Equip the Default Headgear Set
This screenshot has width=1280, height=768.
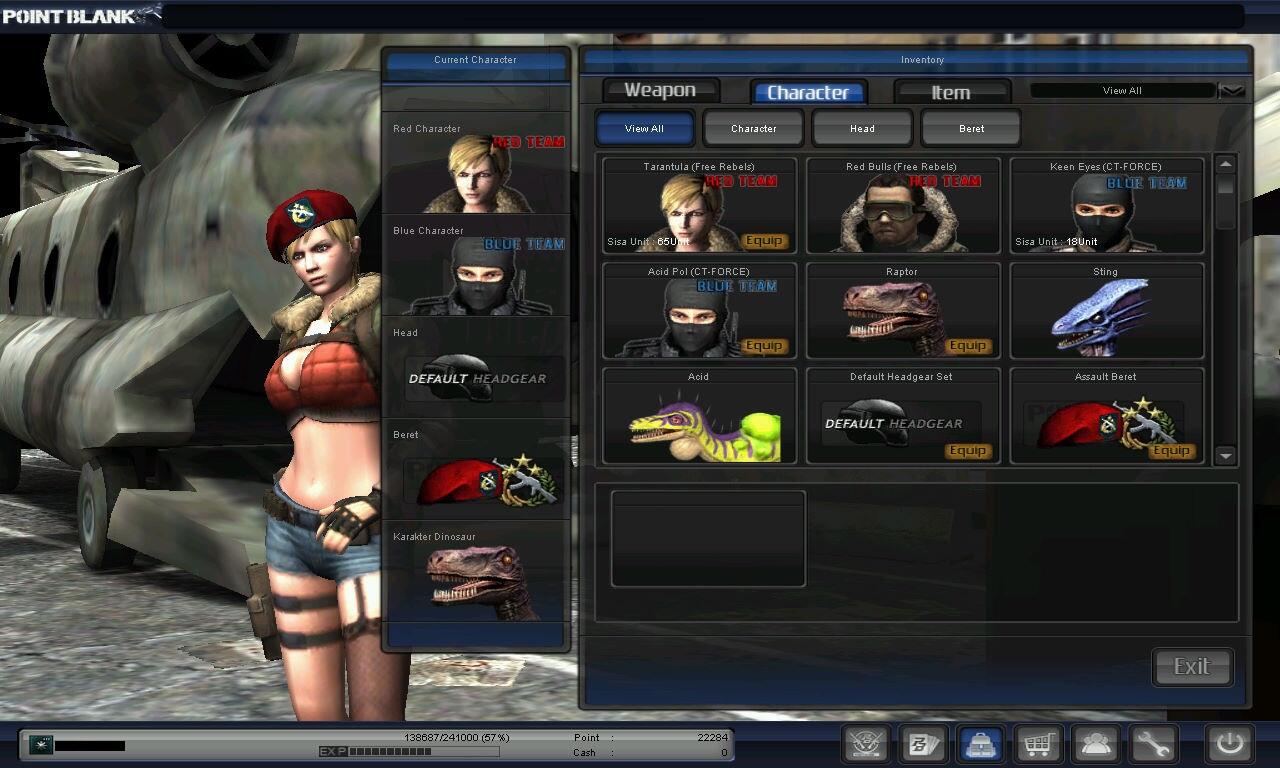pyautogui.click(x=968, y=451)
